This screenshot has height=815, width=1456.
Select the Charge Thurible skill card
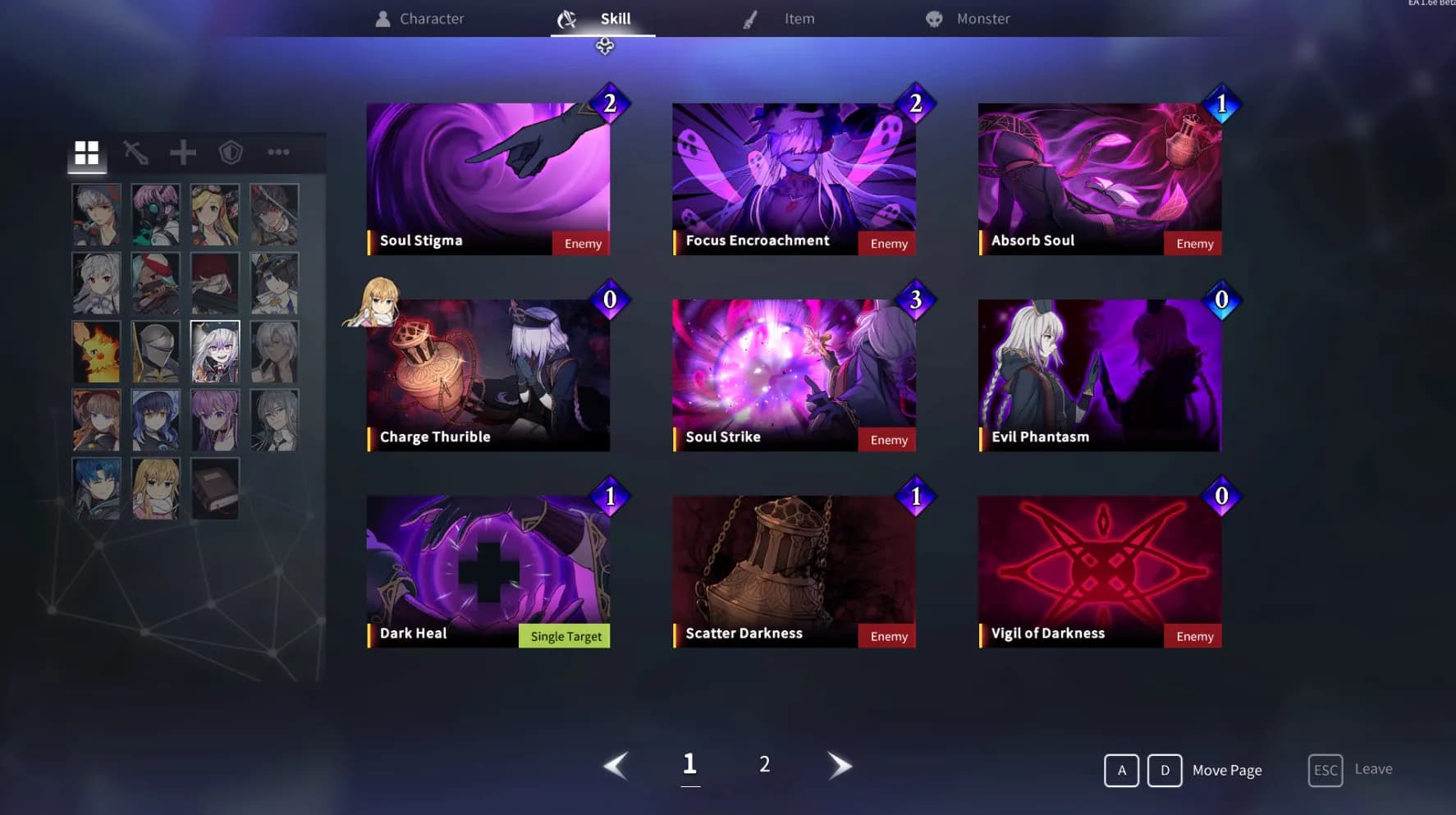click(488, 375)
